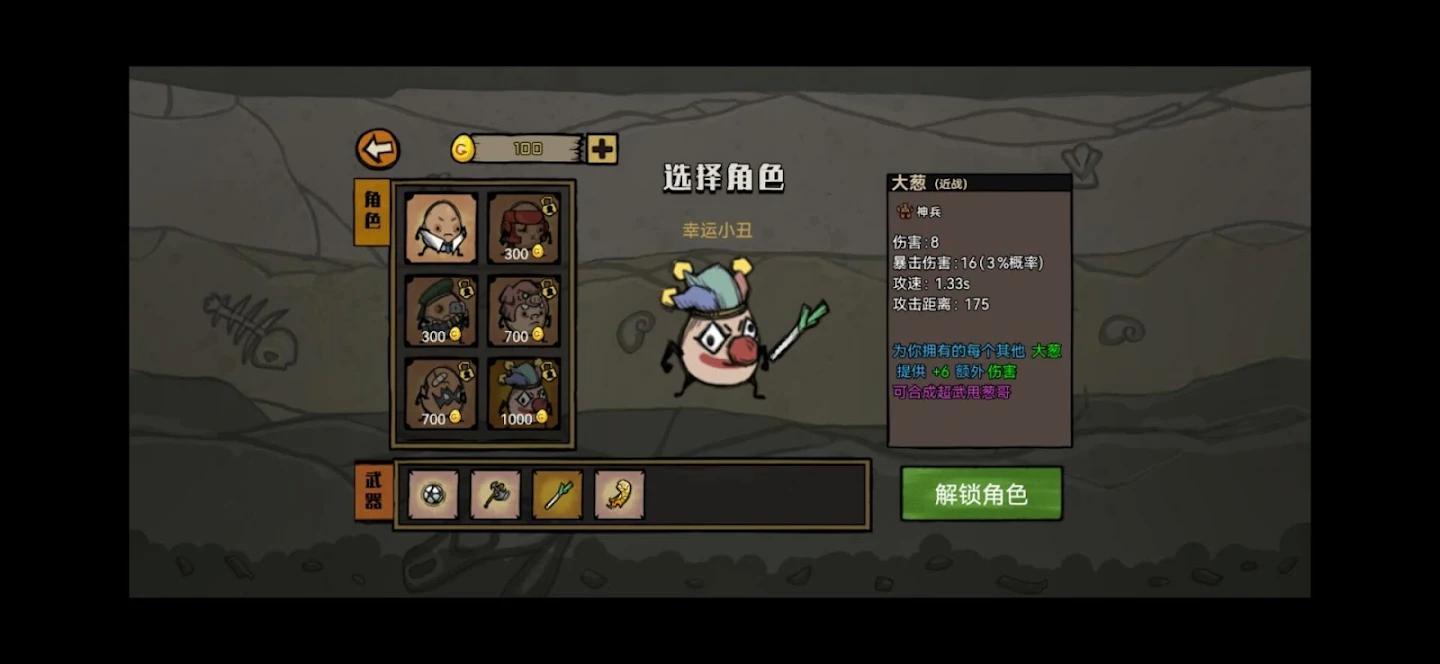Choose the locked bandaged masked character
1440x664 pixels.
coord(441,393)
